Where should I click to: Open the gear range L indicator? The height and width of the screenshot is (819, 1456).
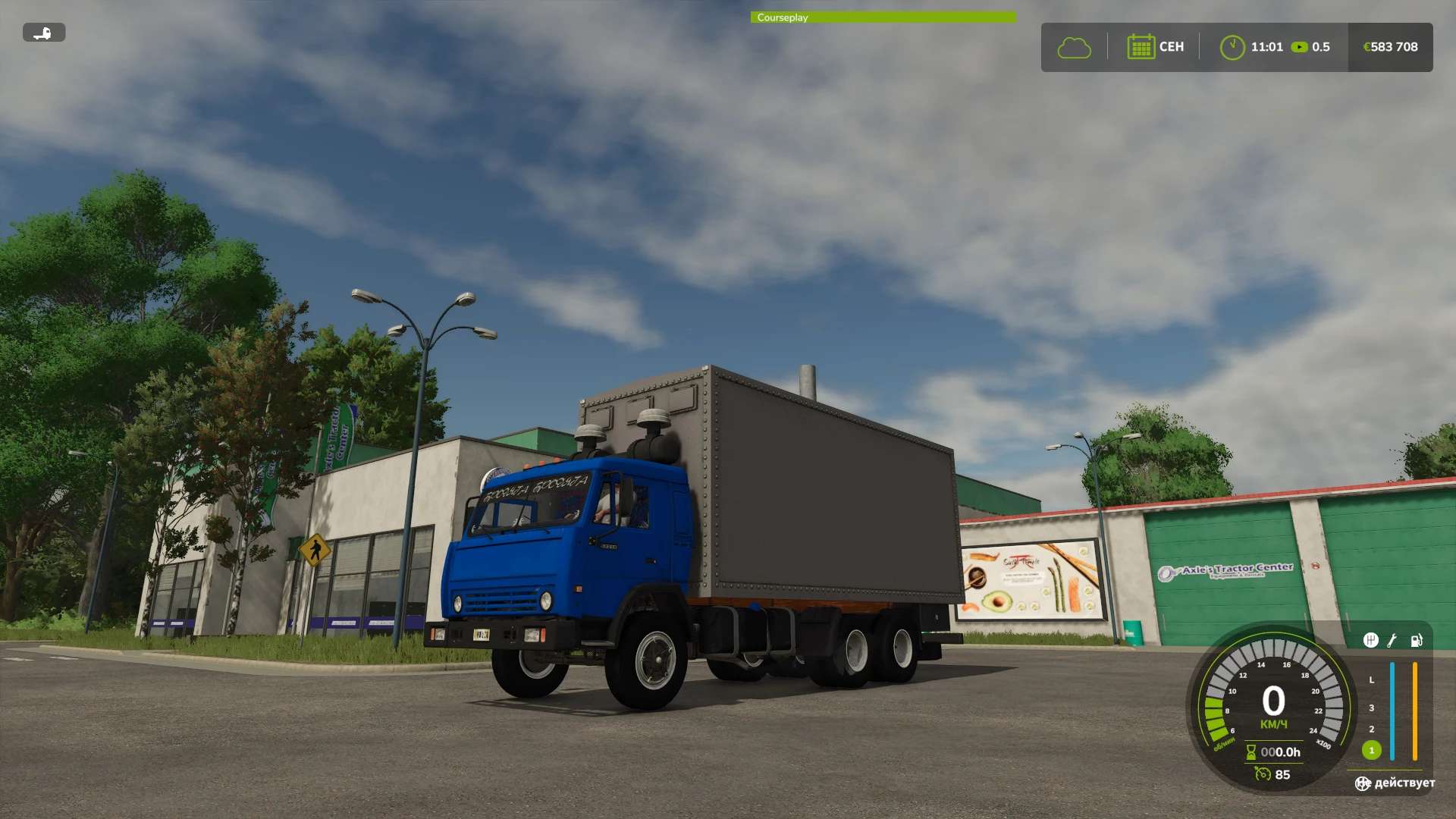click(x=1371, y=680)
